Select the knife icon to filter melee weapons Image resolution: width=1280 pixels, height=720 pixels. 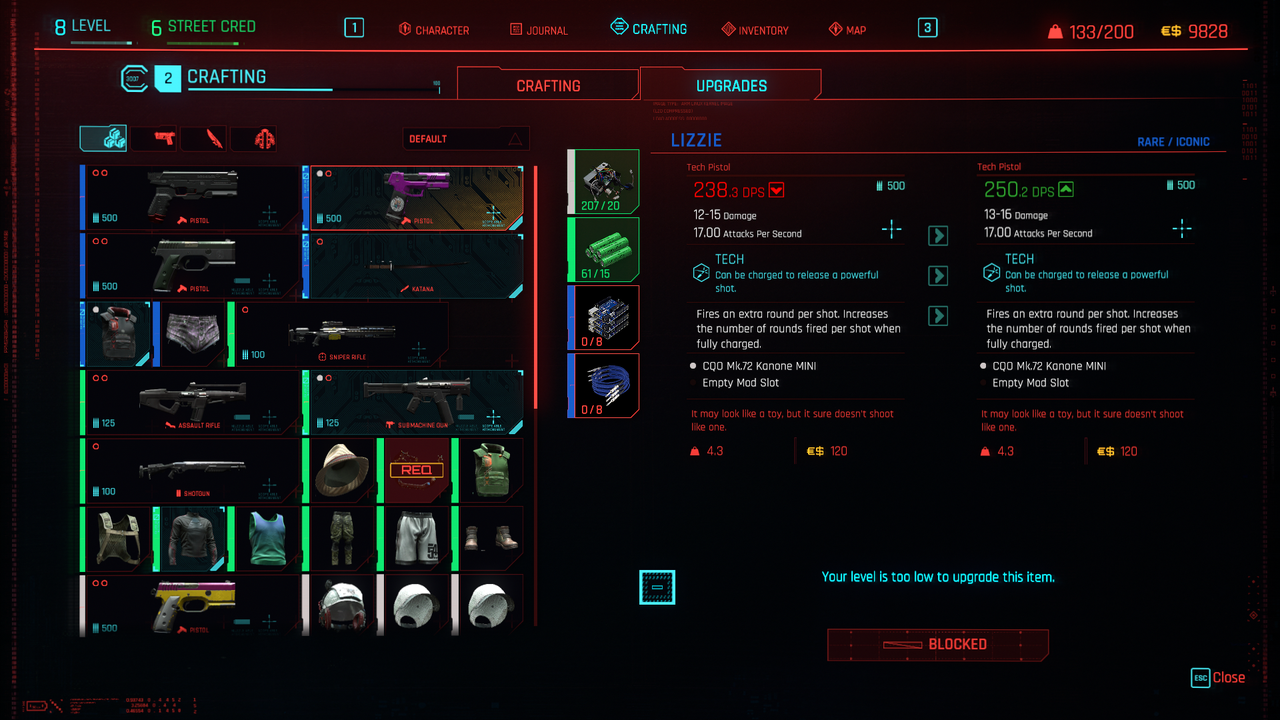203,138
